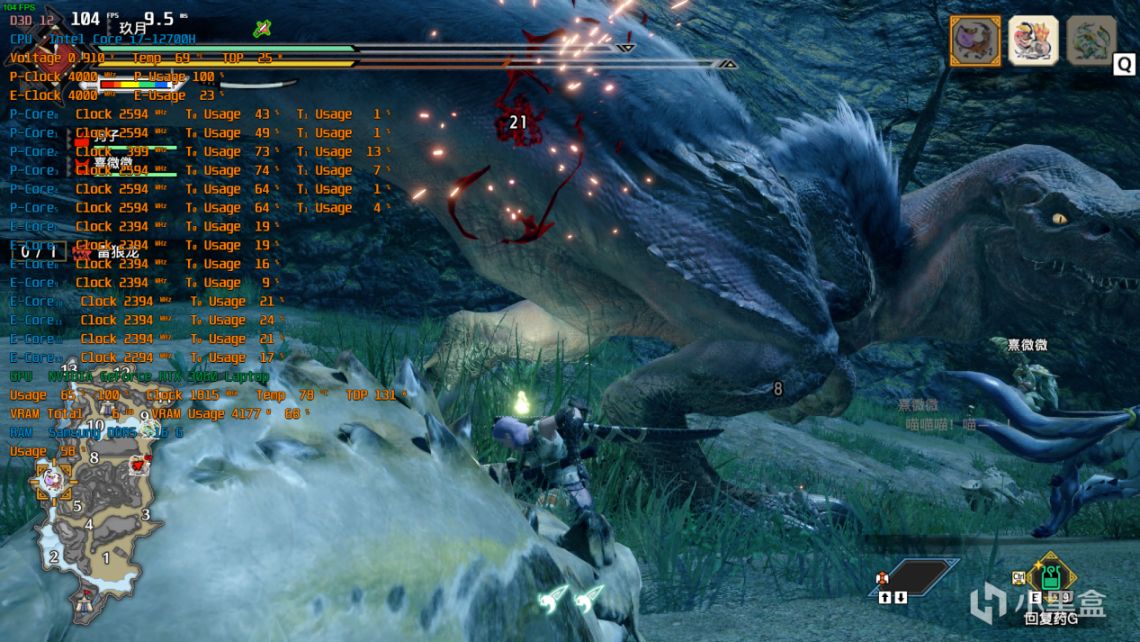1140x642 pixels.
Task: Use the 回复药G potion from the item bar
Action: [1051, 578]
